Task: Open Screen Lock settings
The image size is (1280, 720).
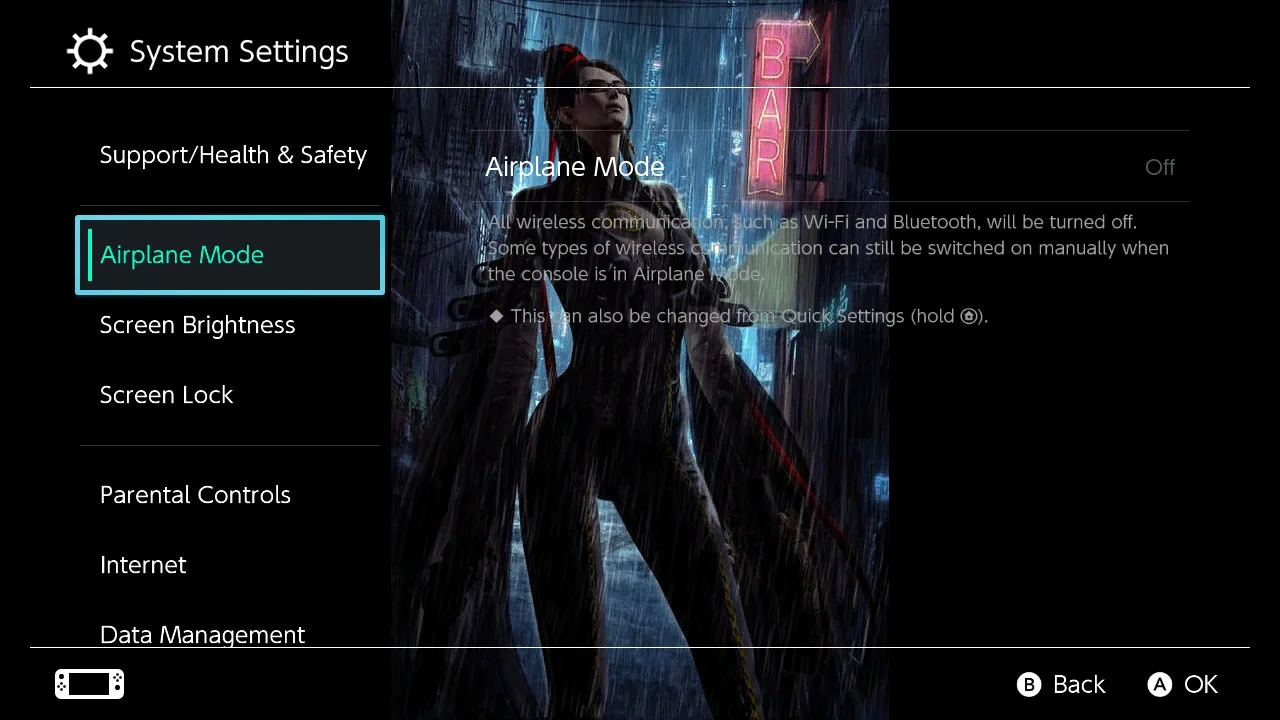Action: 166,394
